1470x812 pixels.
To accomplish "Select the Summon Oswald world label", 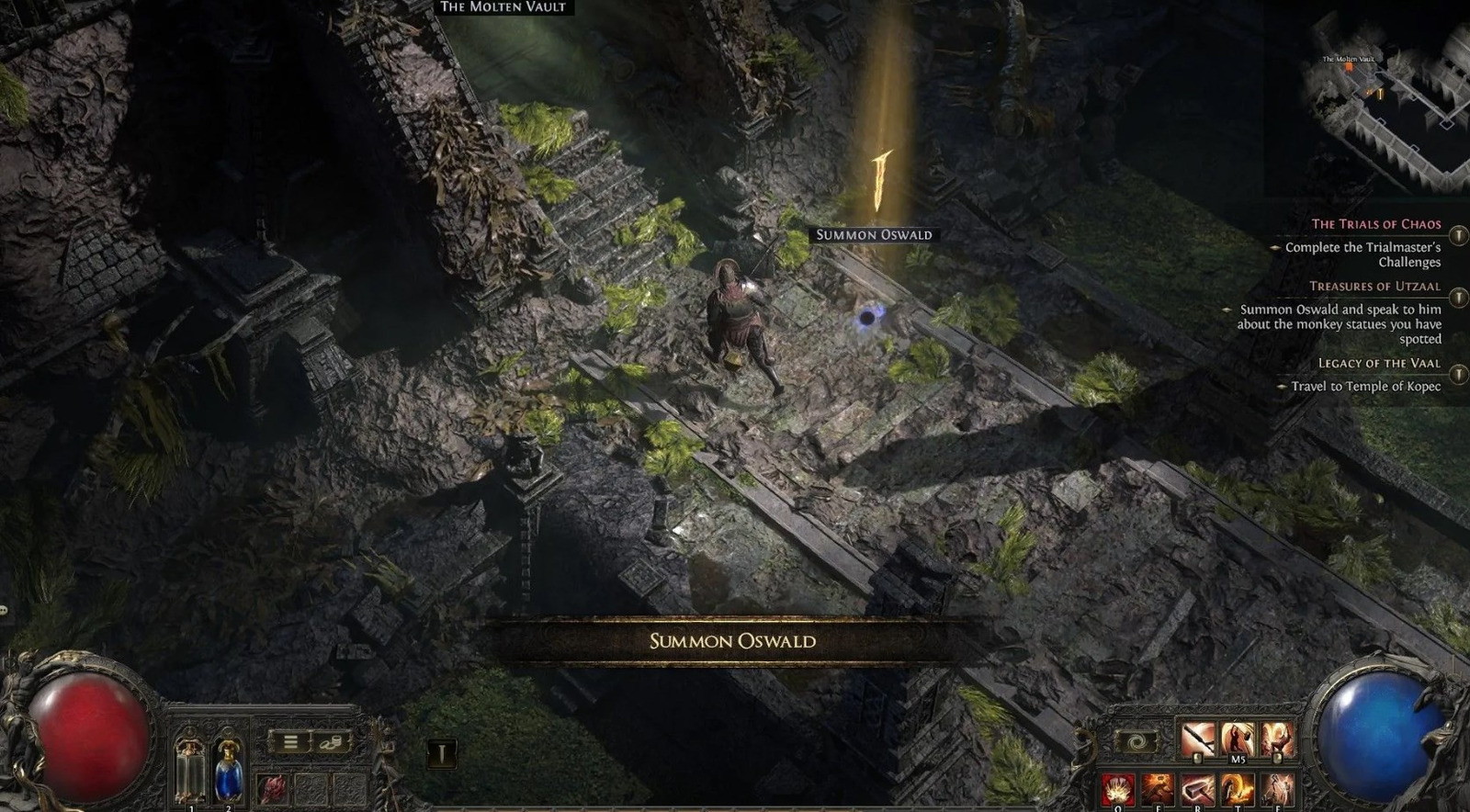I will pos(874,235).
